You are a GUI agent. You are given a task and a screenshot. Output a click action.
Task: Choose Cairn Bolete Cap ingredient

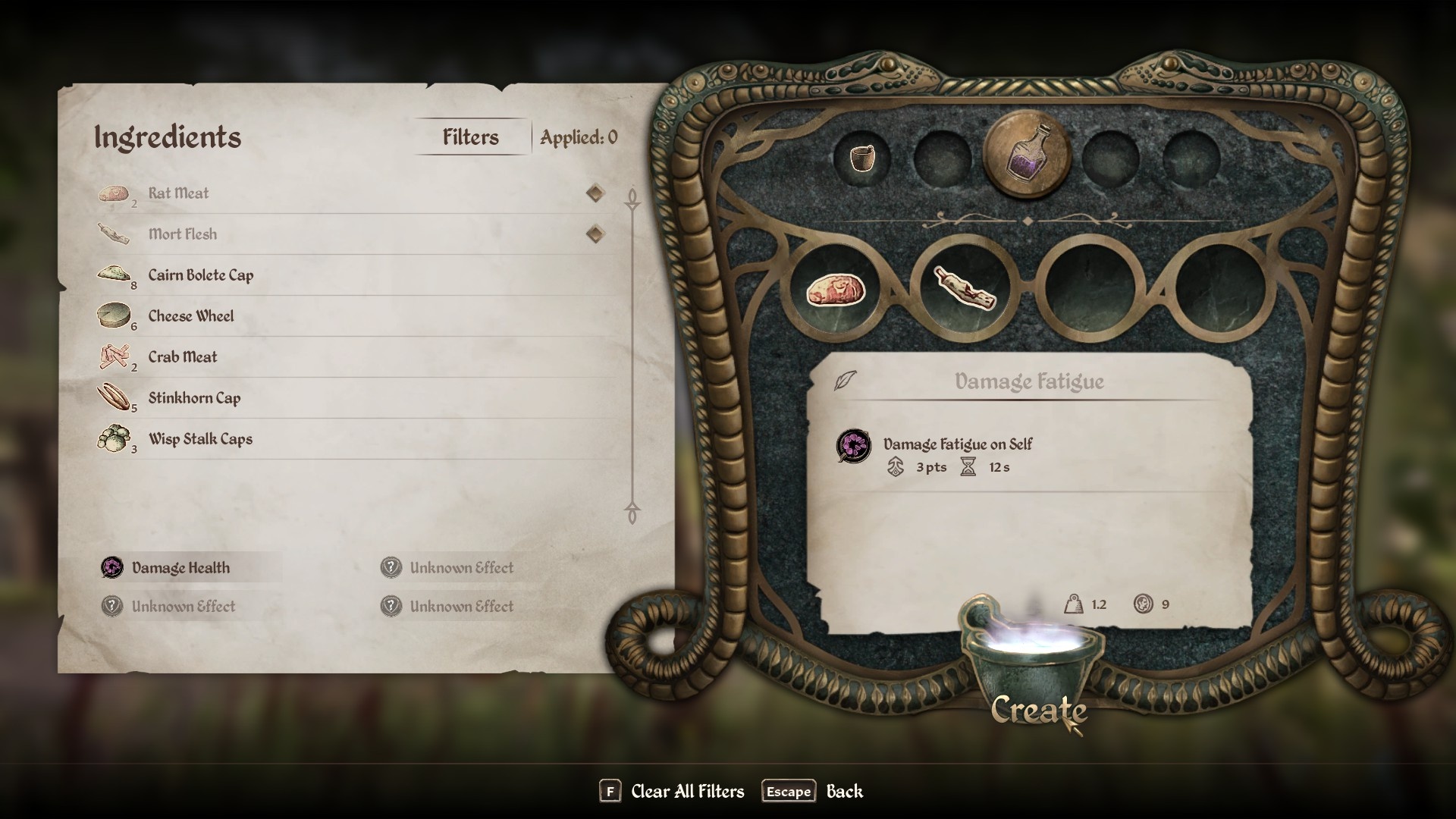tap(201, 275)
